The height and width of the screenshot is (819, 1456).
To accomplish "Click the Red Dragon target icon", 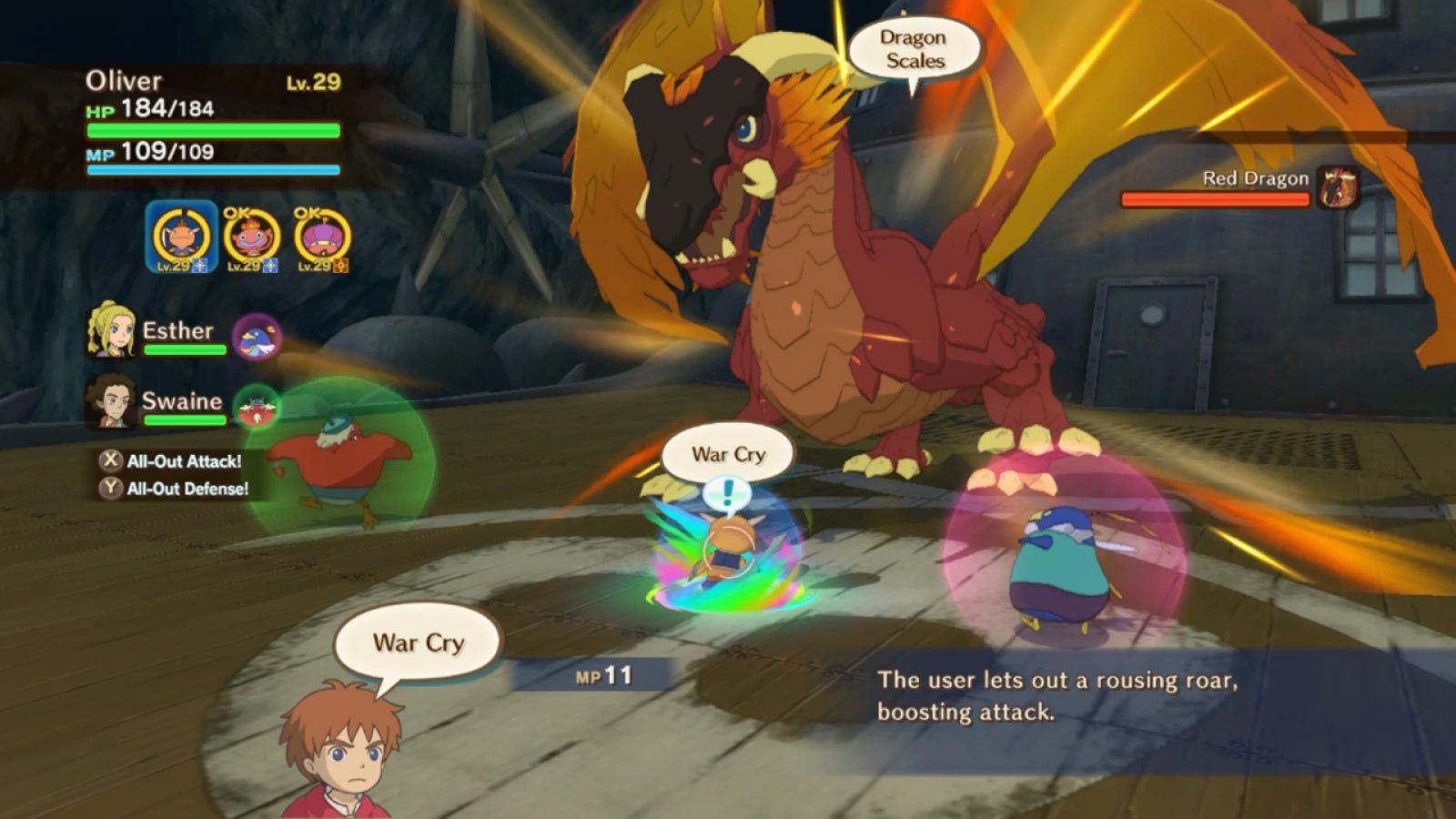I will point(1338,187).
